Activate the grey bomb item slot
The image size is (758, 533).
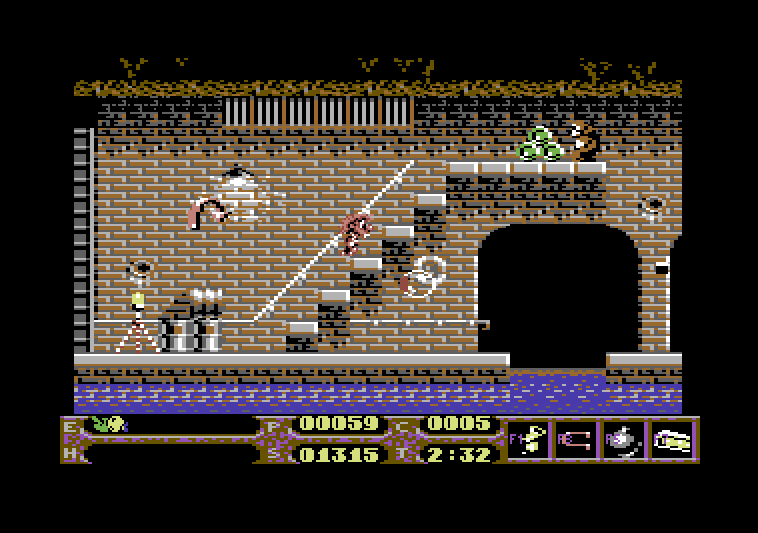[x=624, y=440]
